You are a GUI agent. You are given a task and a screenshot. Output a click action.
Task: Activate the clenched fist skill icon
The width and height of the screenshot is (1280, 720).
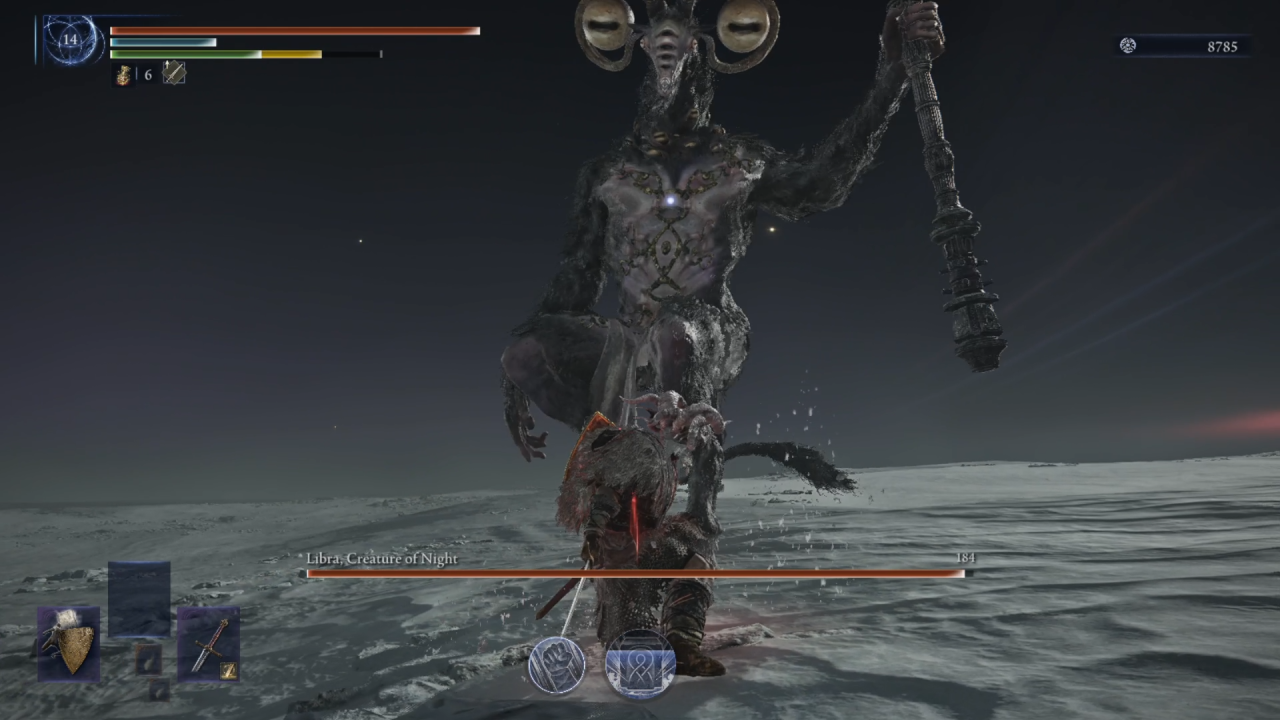click(x=557, y=665)
